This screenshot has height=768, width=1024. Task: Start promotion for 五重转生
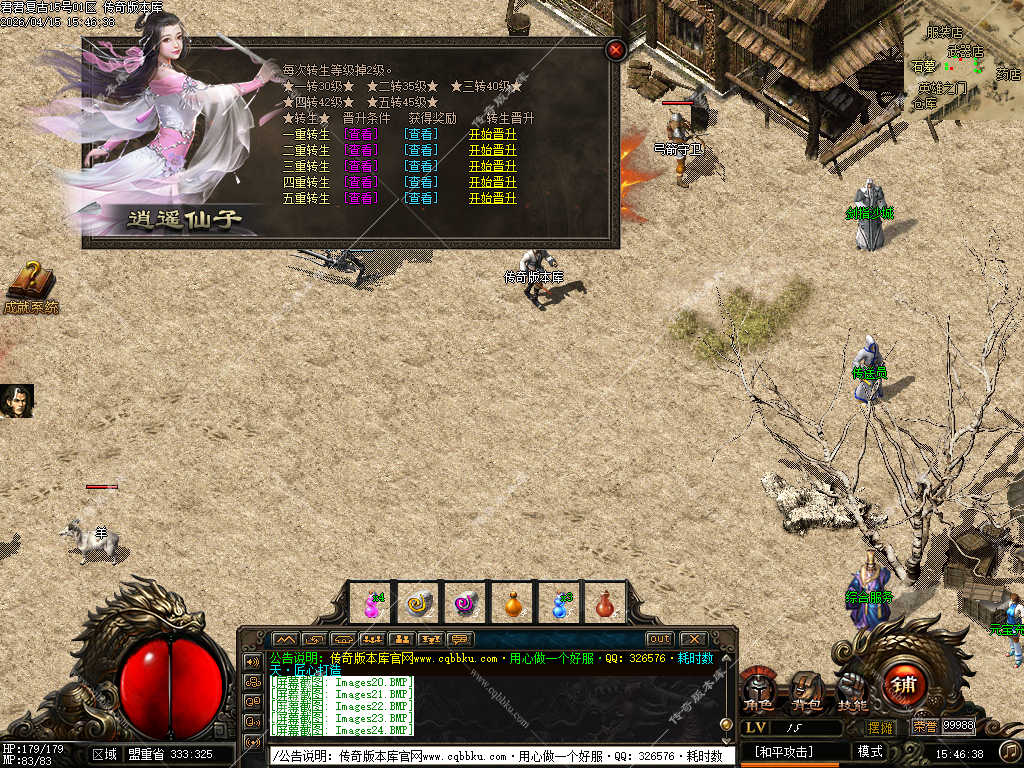point(493,198)
